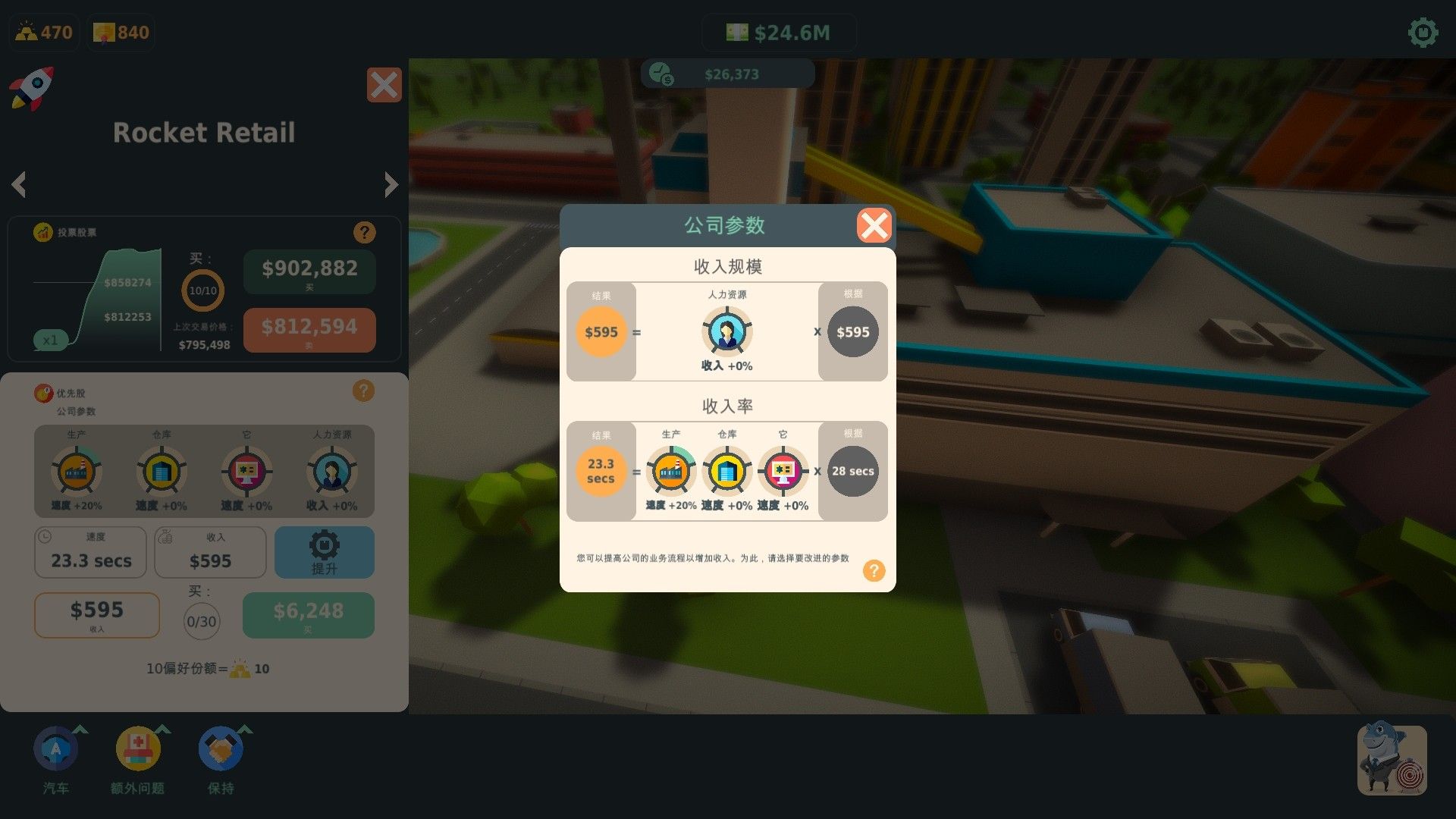Viewport: 1456px width, 819px height.
Task: Click the 保持 handshake icon
Action: click(x=219, y=748)
